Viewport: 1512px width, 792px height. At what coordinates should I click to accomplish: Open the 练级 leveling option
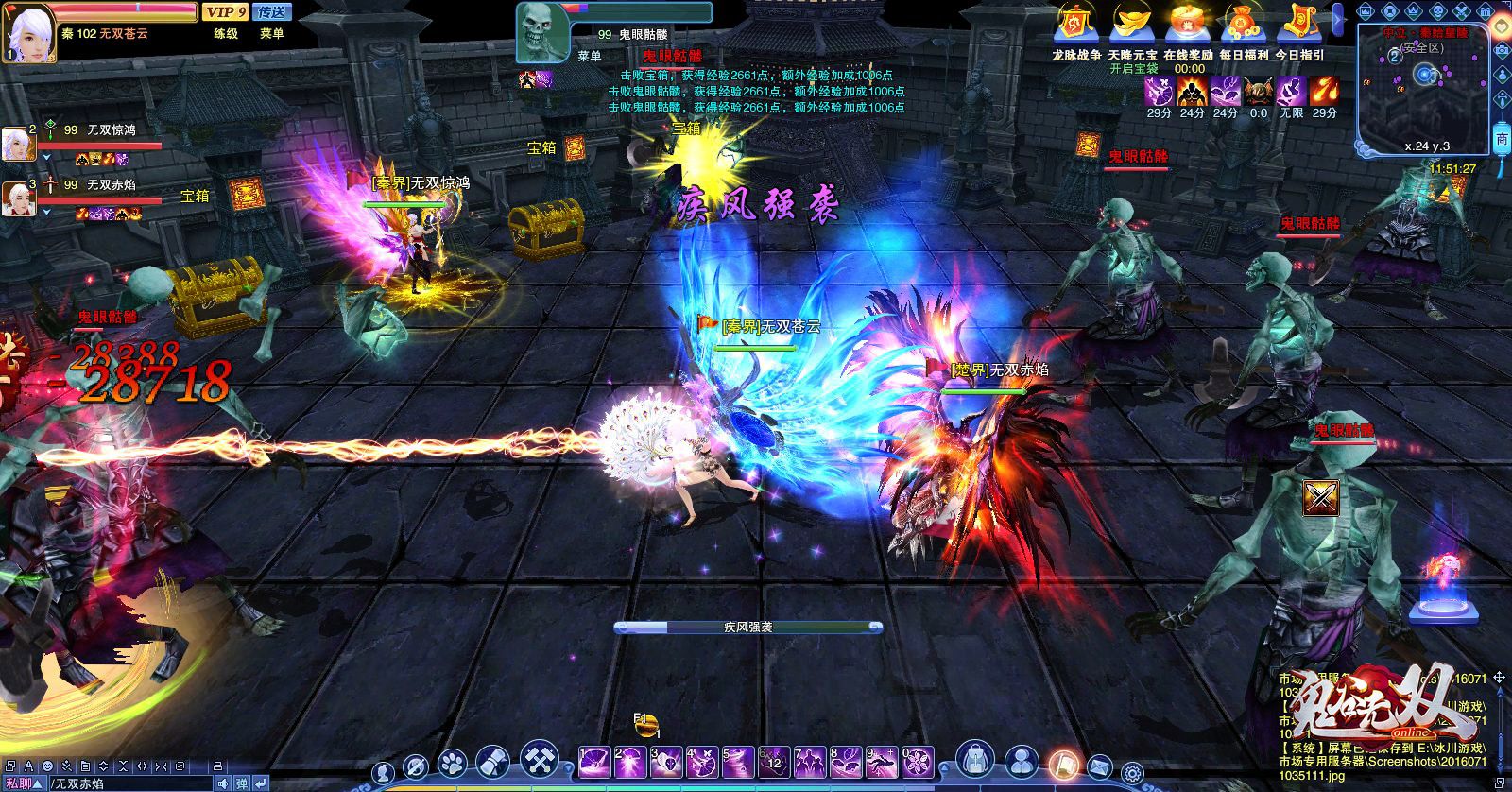pyautogui.click(x=226, y=33)
